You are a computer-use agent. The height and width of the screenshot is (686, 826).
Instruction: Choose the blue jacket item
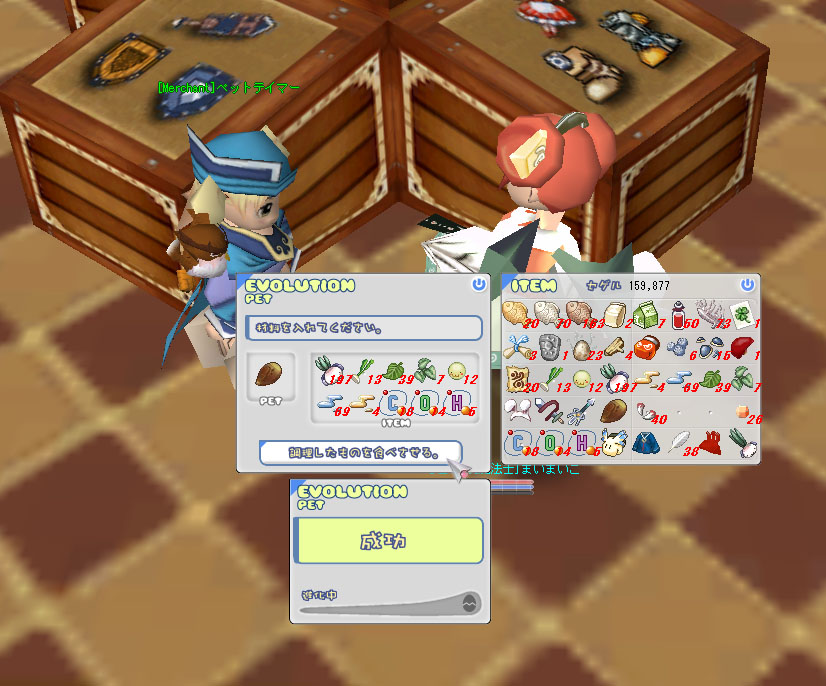644,441
